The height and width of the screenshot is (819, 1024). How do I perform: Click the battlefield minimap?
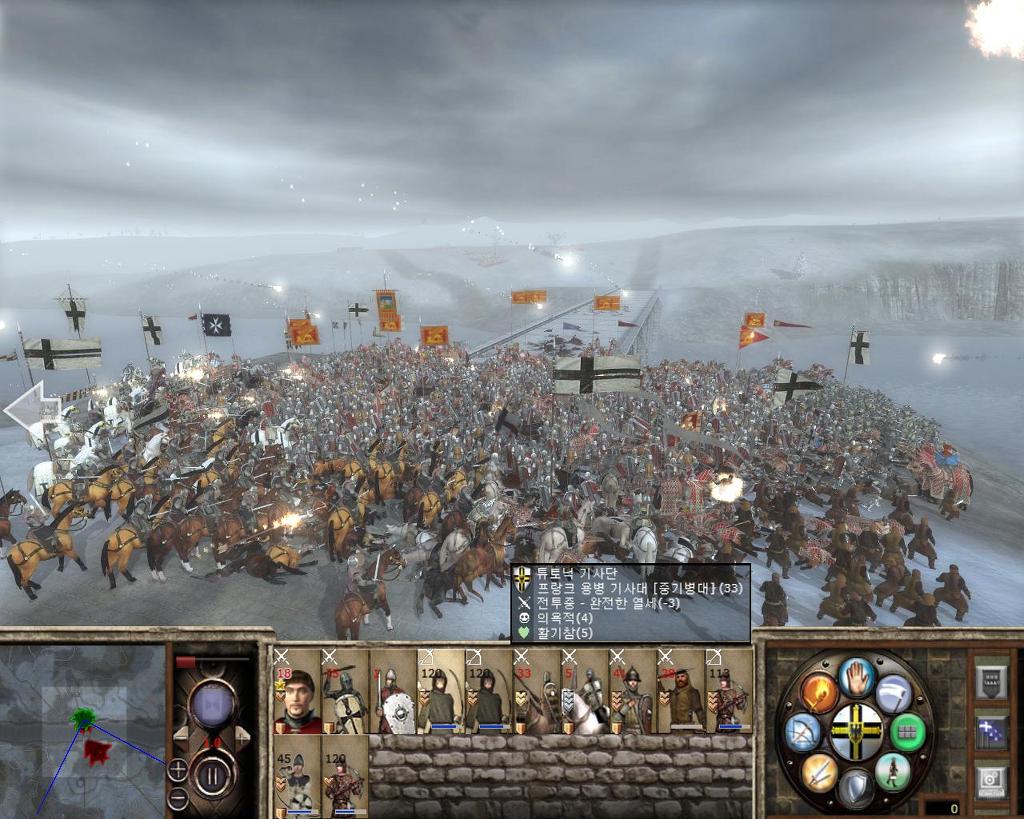83,729
